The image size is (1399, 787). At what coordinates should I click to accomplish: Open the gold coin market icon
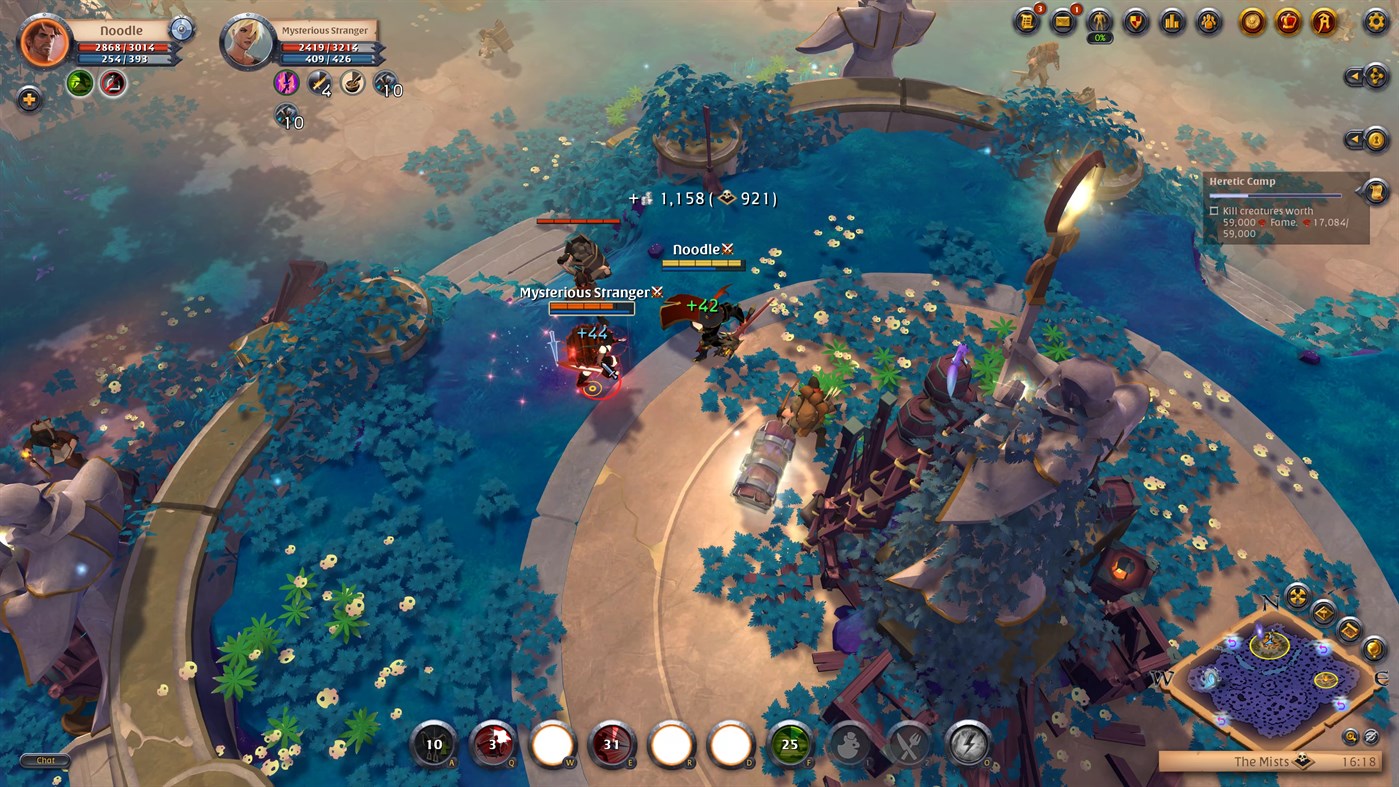1251,22
